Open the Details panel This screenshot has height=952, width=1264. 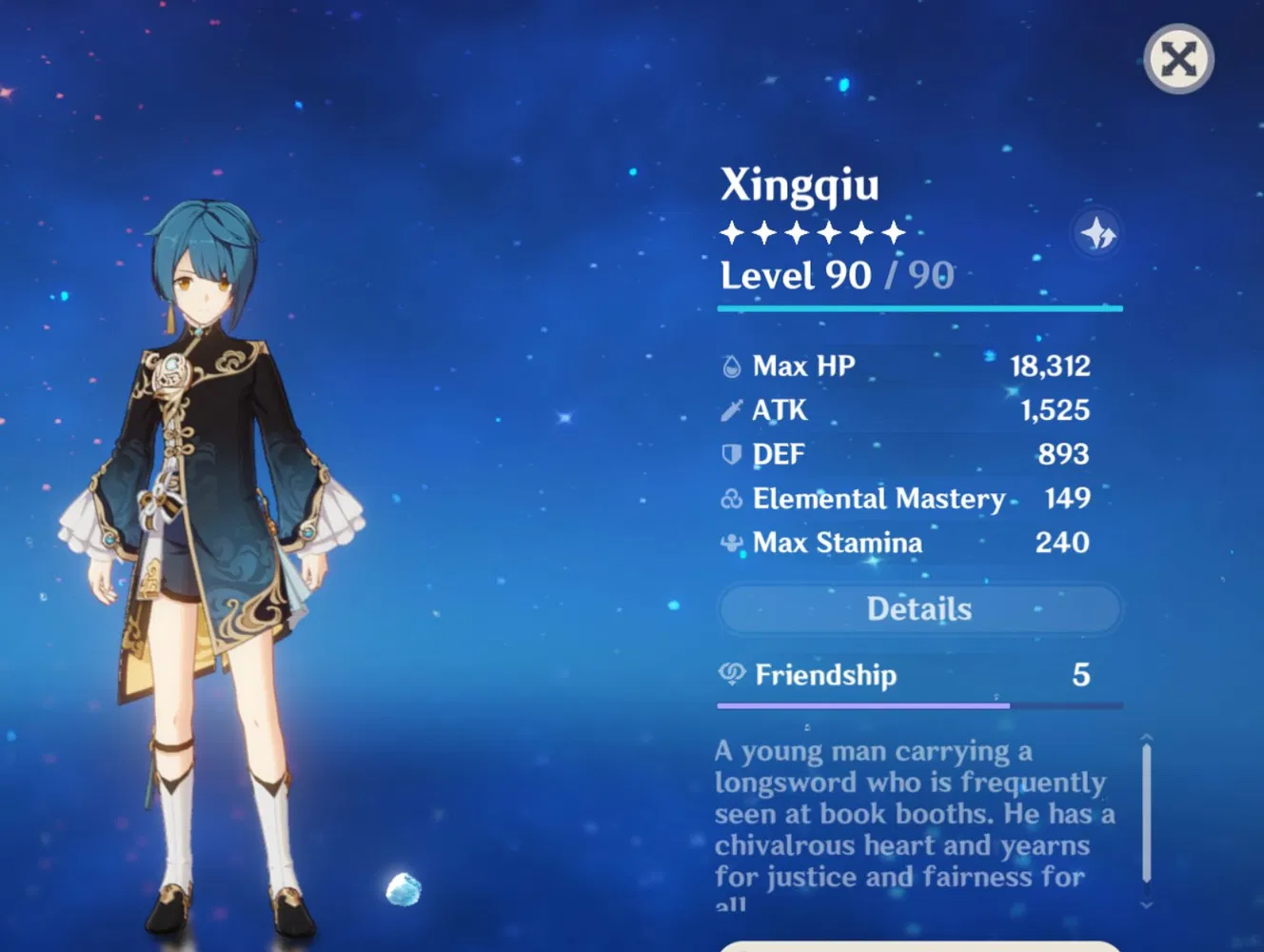pyautogui.click(x=918, y=608)
